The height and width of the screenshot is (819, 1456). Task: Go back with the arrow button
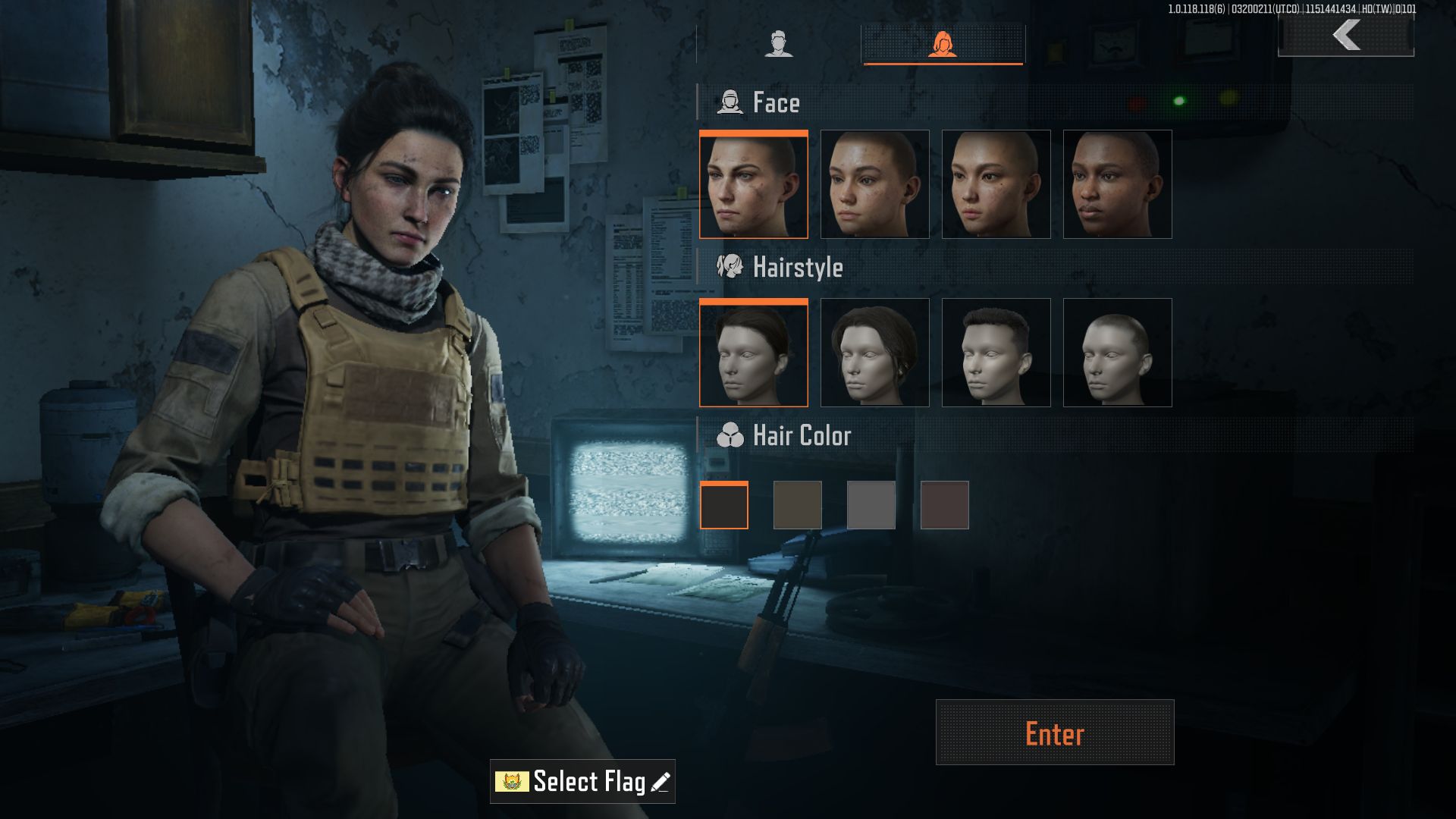[x=1346, y=35]
